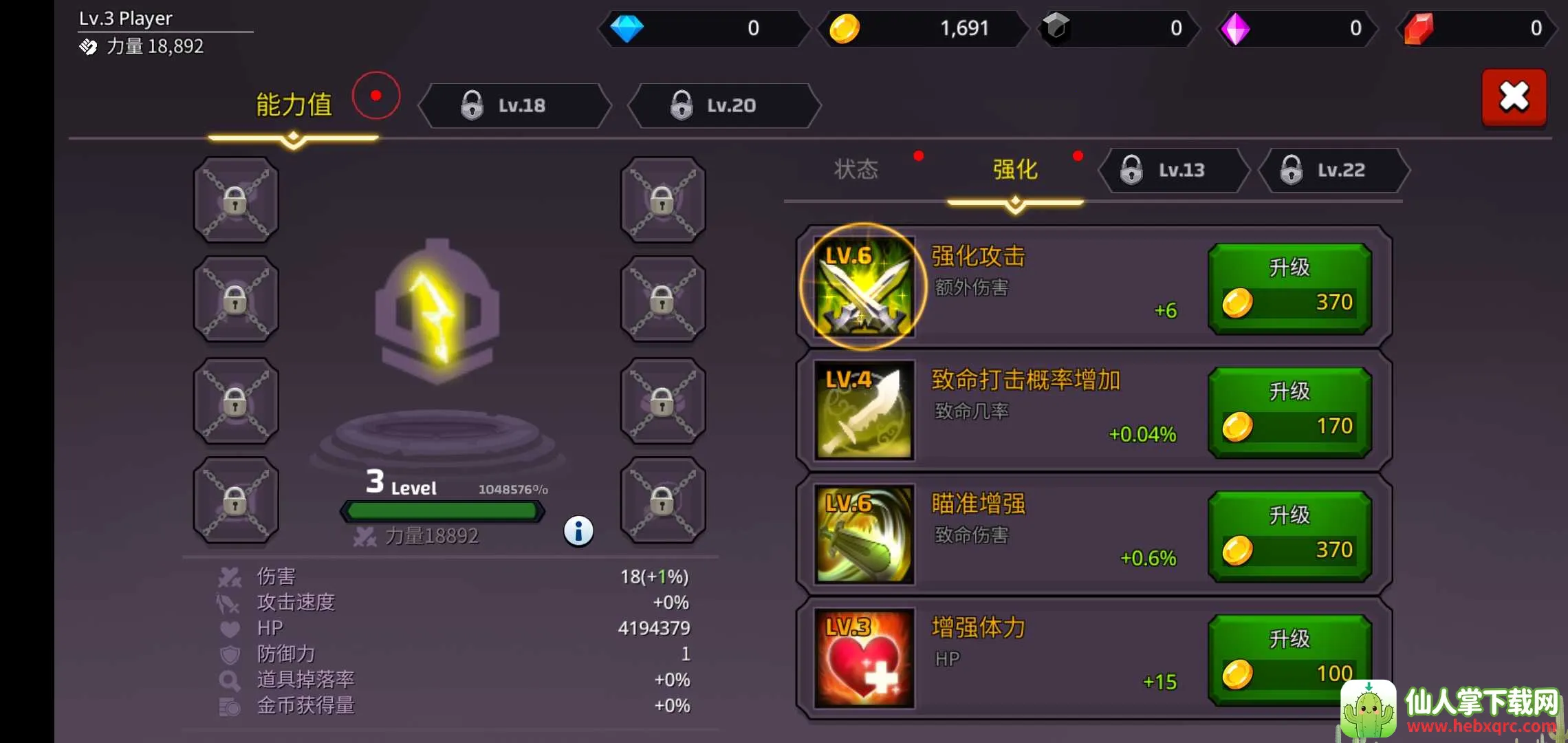The width and height of the screenshot is (1568, 743).
Task: Upgrade 强化攻击 for 370 gold
Action: [x=1289, y=288]
